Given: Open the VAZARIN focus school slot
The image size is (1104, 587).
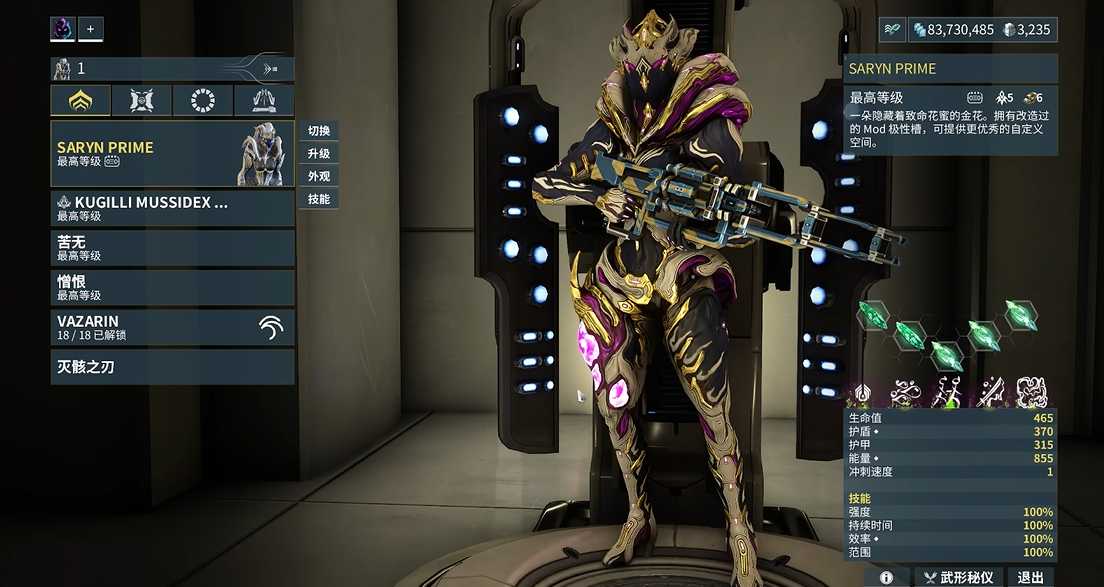Looking at the screenshot, I should 172,327.
